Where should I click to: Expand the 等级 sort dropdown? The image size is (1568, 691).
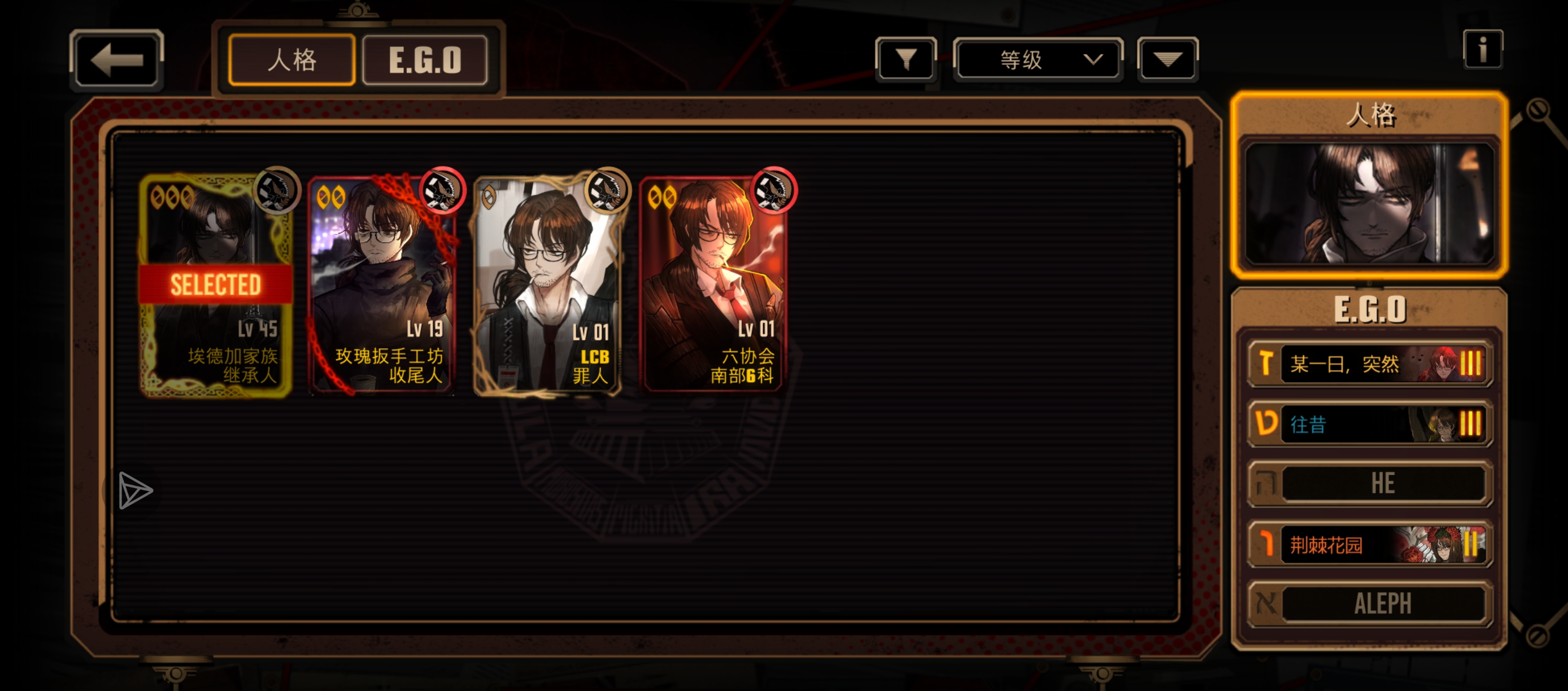[x=1038, y=60]
